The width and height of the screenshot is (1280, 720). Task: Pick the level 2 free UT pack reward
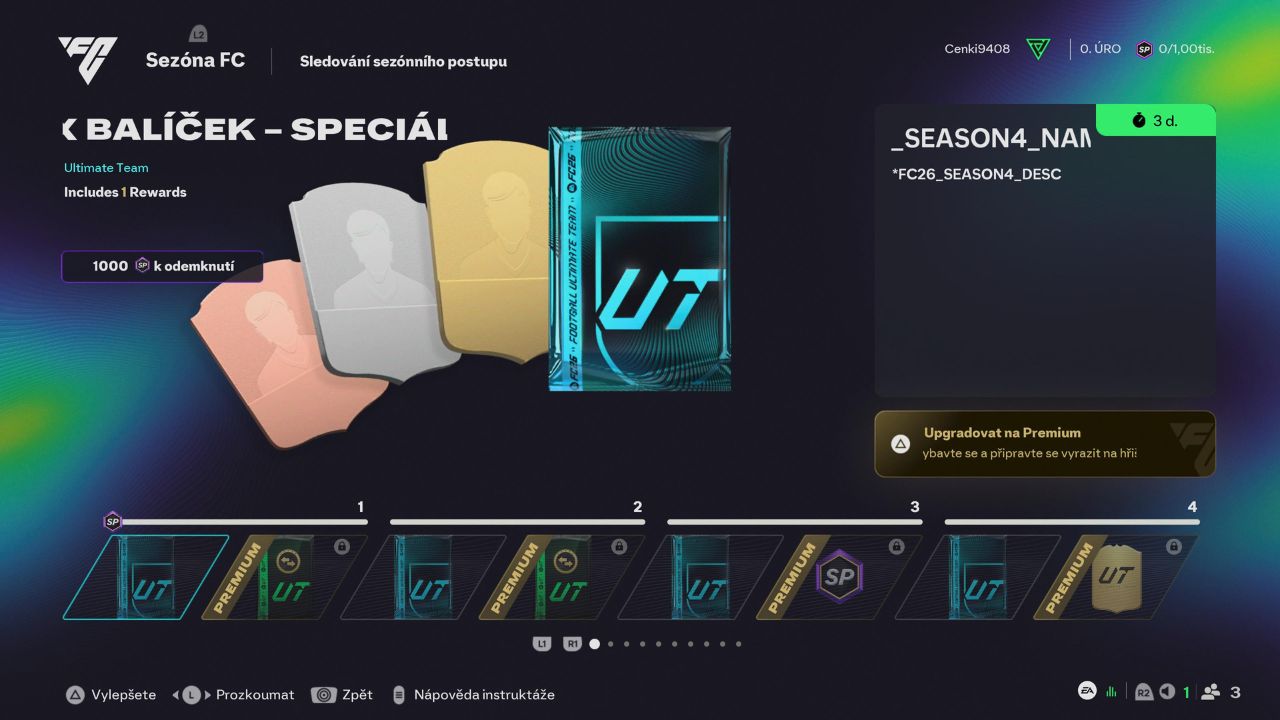[423, 577]
